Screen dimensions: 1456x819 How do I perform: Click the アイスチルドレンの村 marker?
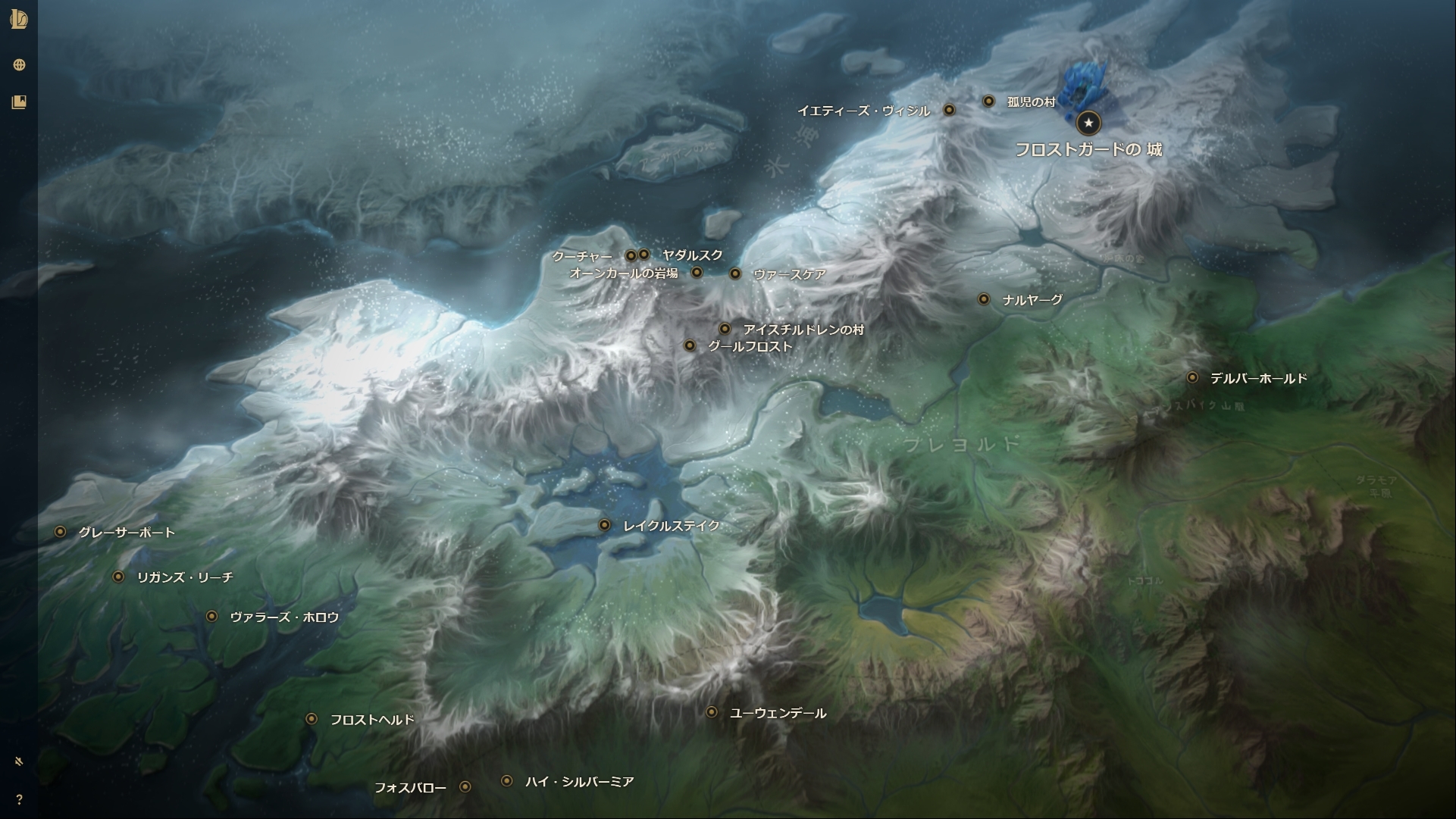(x=725, y=329)
